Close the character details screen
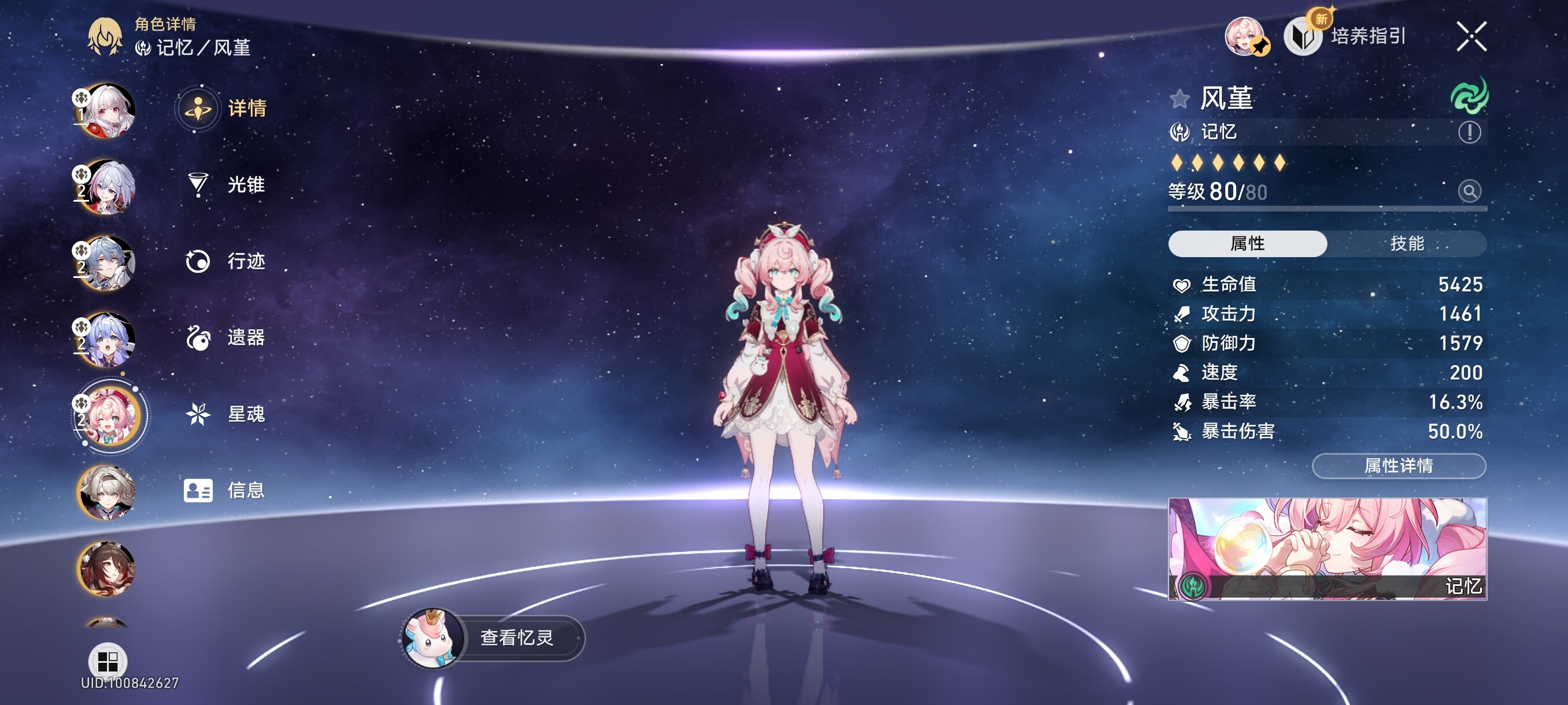The height and width of the screenshot is (705, 1568). coord(1471,36)
